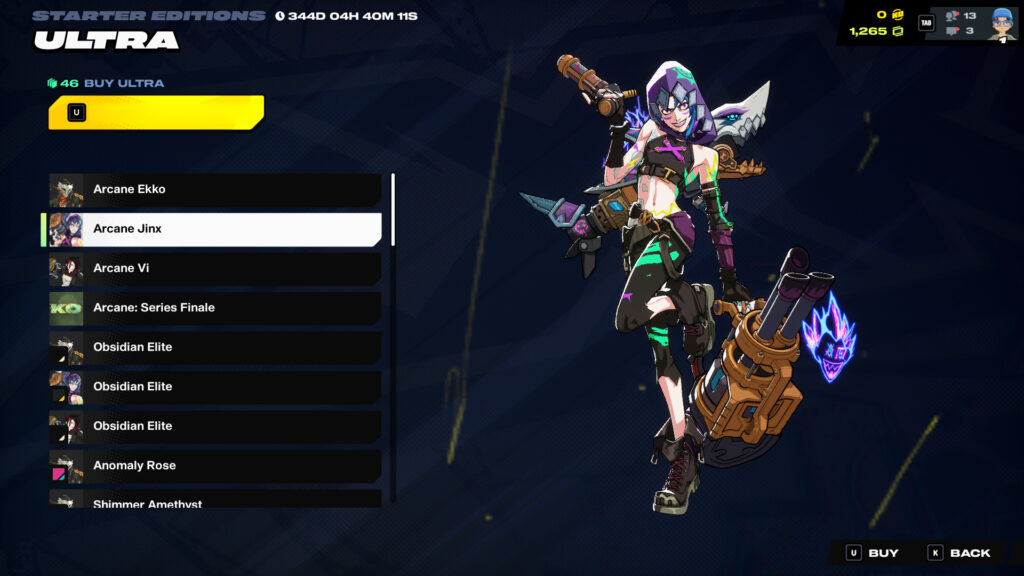The image size is (1024, 576).
Task: Choose the Arcane Jinx list entry
Action: pos(215,229)
